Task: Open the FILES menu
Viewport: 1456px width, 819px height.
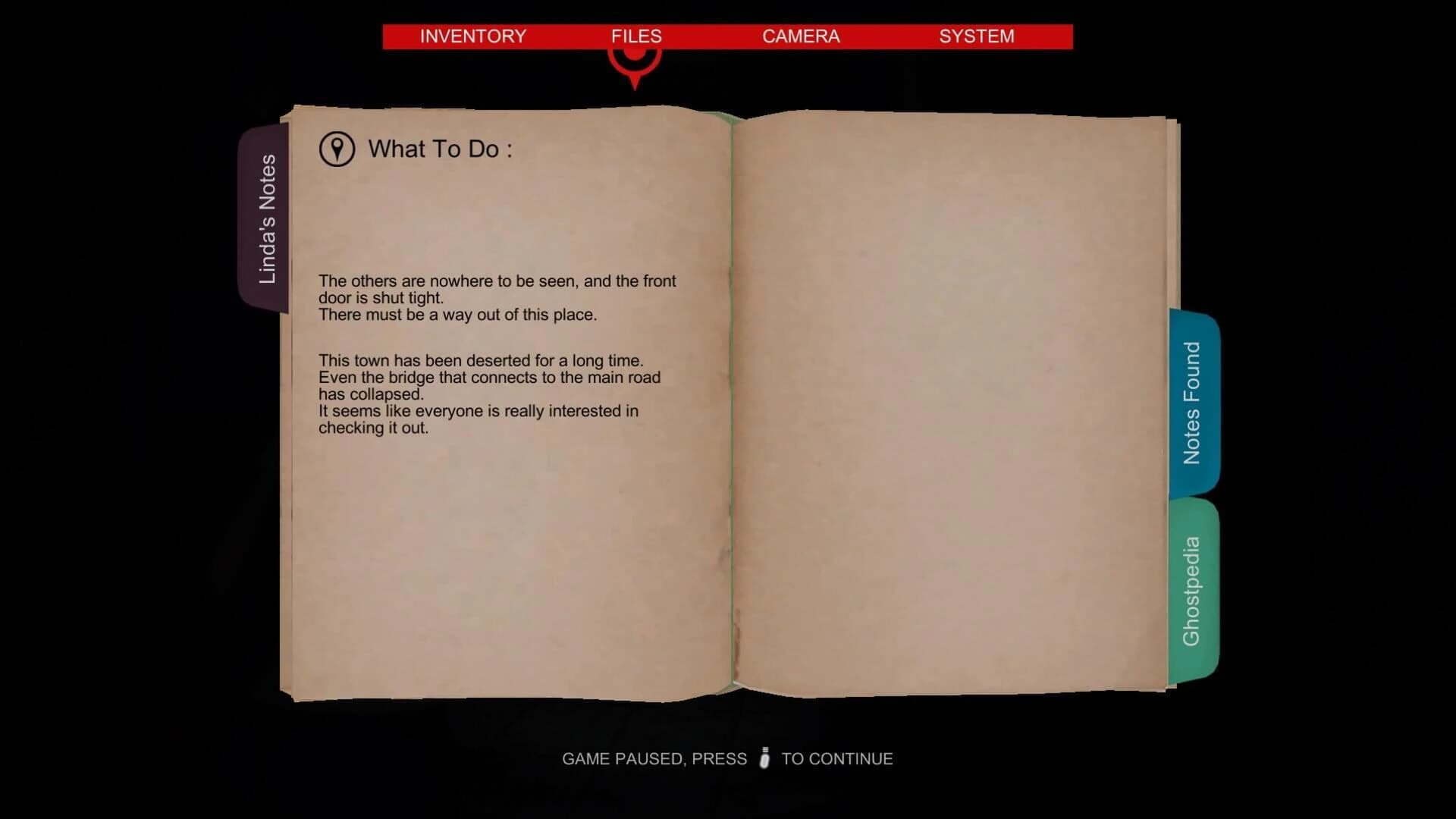Action: click(x=636, y=36)
